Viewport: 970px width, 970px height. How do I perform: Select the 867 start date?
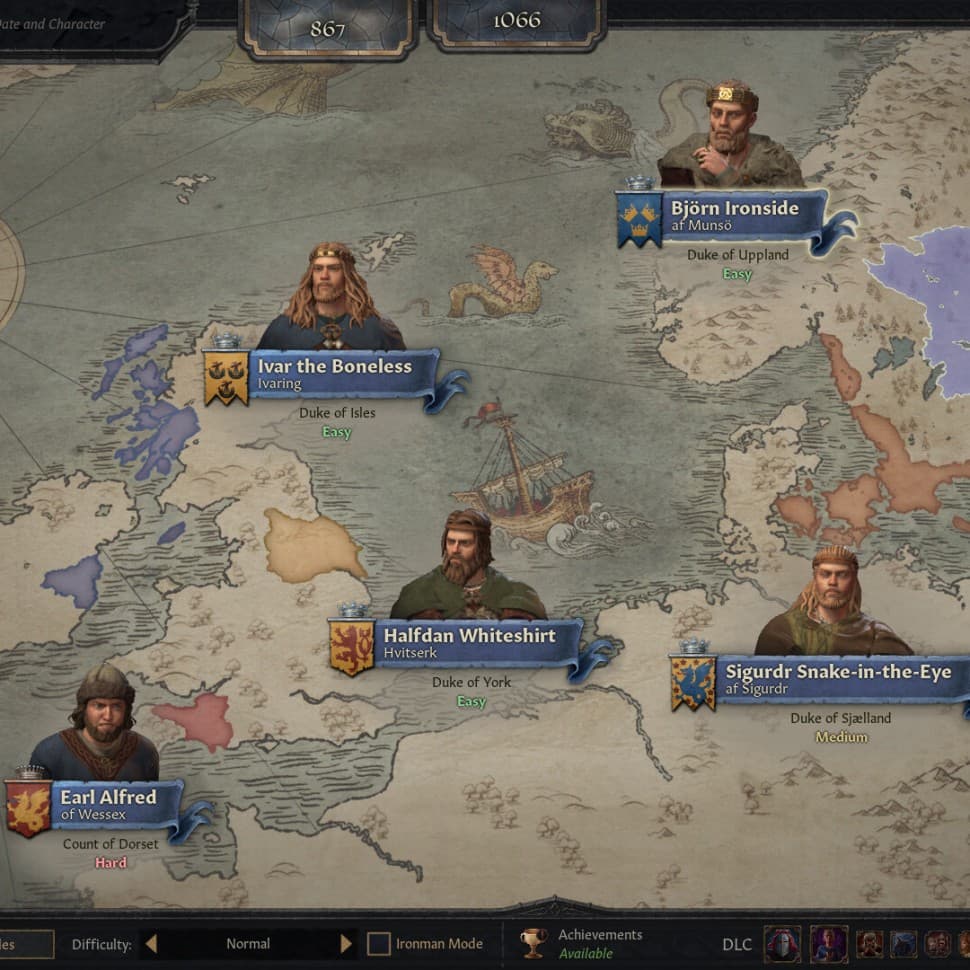(x=327, y=28)
